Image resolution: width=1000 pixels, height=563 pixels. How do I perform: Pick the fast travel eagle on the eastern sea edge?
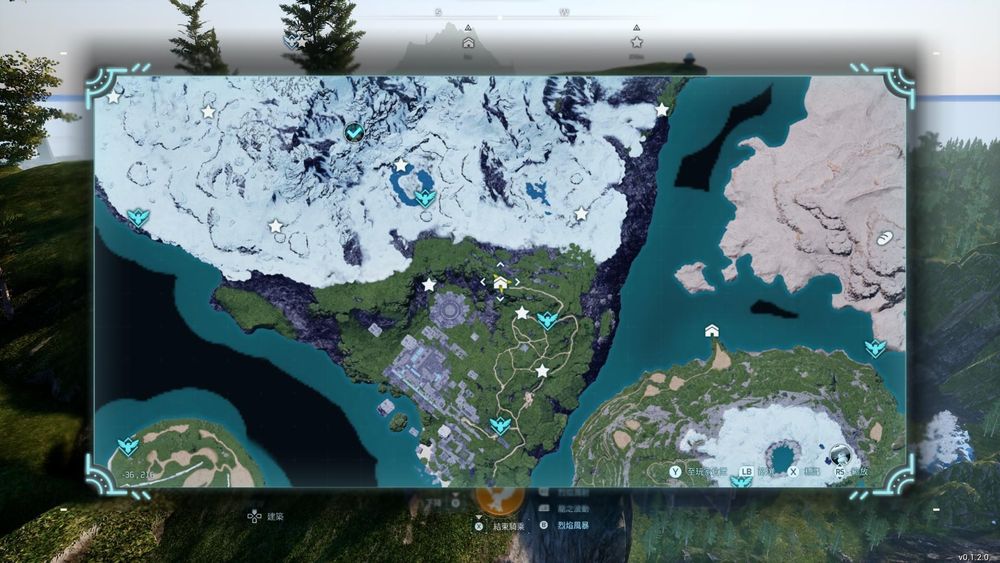tap(875, 348)
